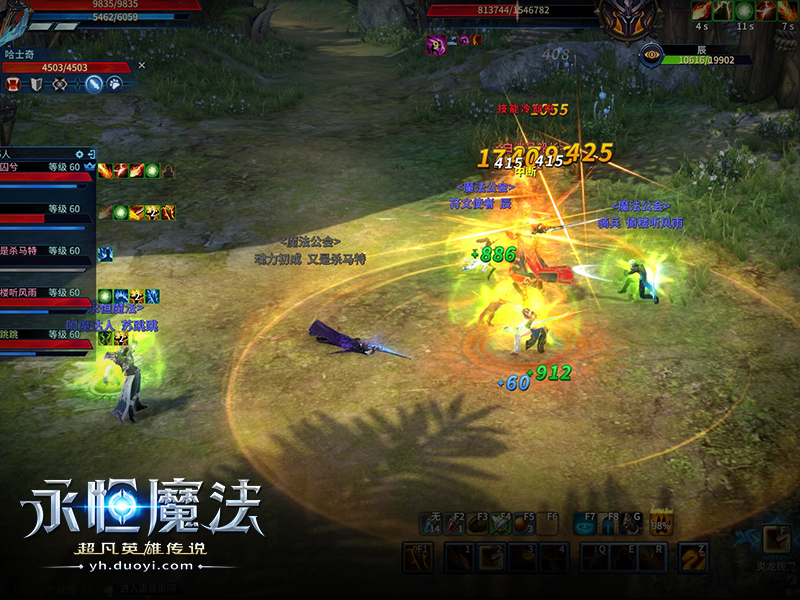
Task: Activate the blue highlighted pet skill icon
Action: point(94,84)
